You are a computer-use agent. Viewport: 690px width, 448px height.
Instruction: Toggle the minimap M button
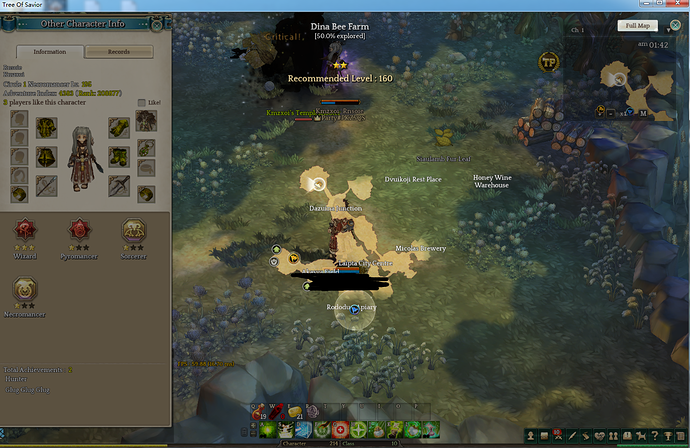tap(644, 113)
